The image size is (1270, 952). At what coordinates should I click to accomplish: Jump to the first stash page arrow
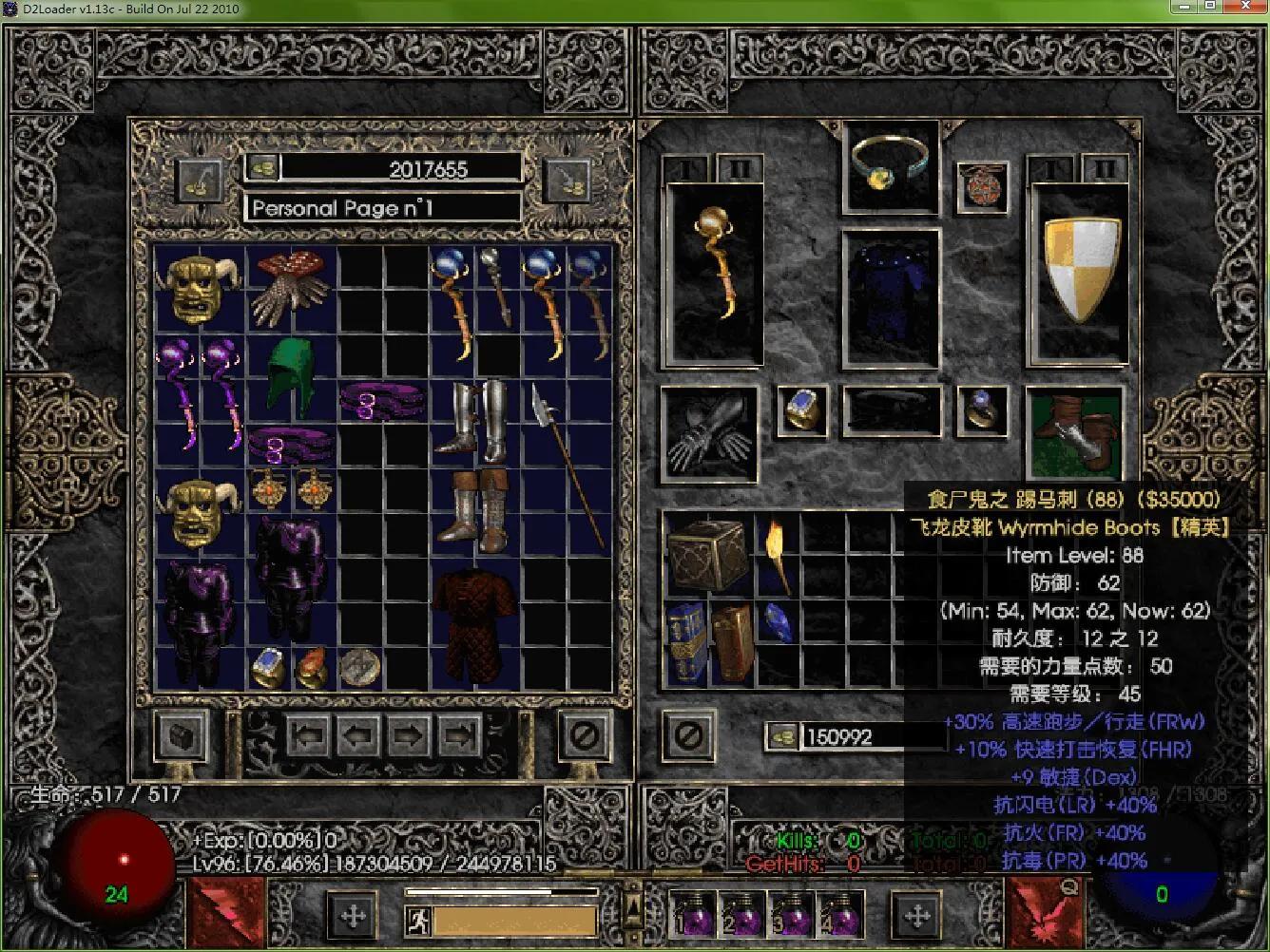pyautogui.click(x=308, y=735)
